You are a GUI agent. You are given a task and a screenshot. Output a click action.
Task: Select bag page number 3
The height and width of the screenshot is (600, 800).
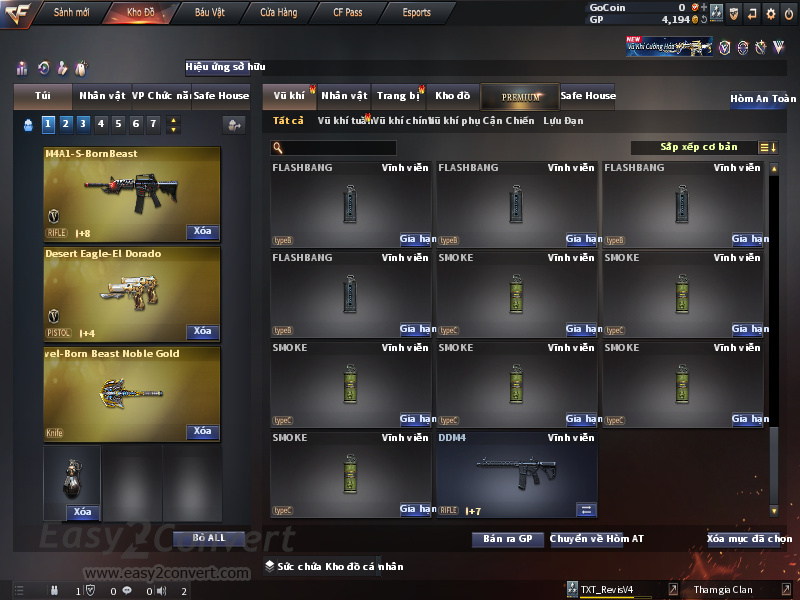click(83, 124)
